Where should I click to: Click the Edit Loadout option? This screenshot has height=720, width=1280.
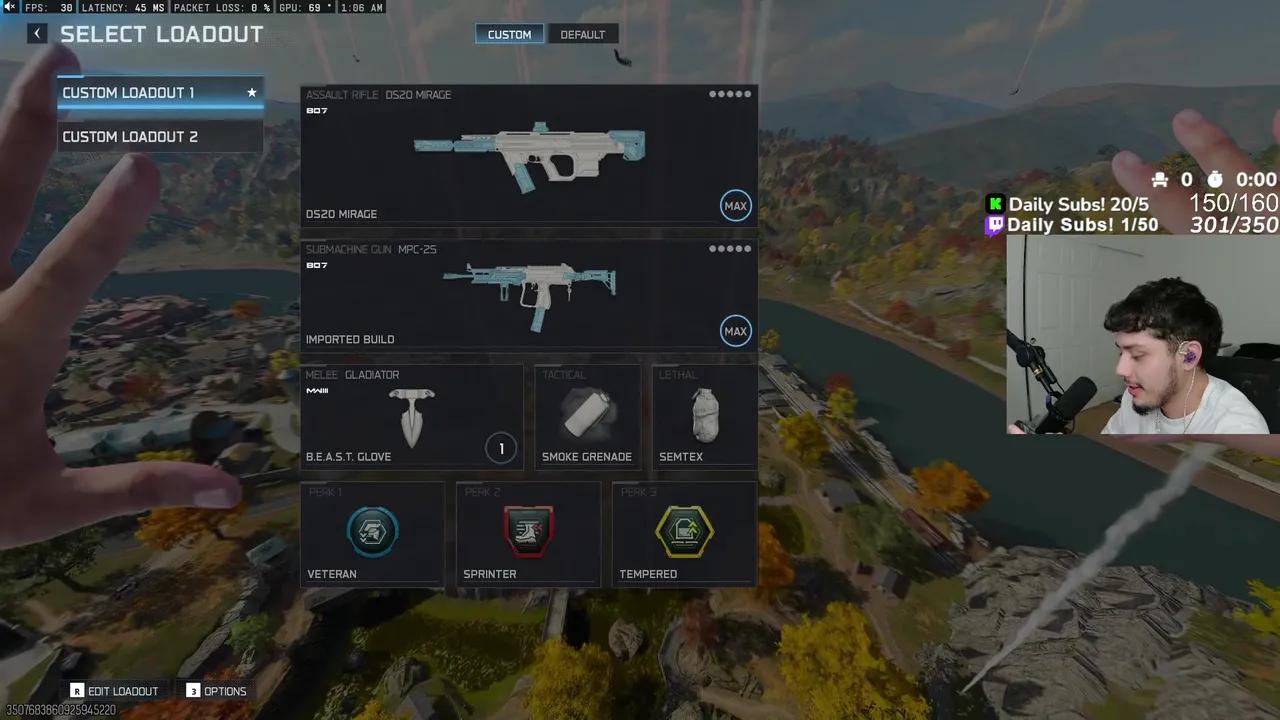(x=114, y=691)
